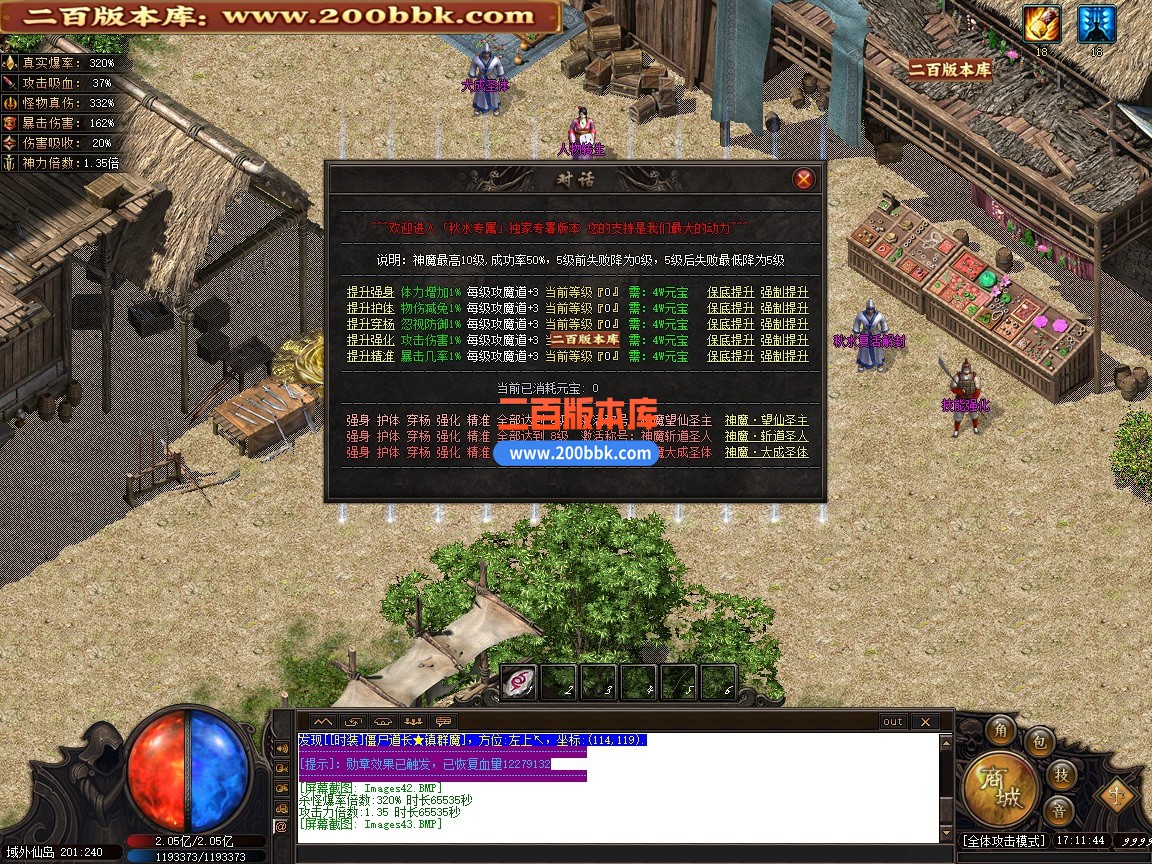Viewport: 1152px width, 864px height.
Task: Open the skills panel with 技 button
Action: coord(1062,774)
